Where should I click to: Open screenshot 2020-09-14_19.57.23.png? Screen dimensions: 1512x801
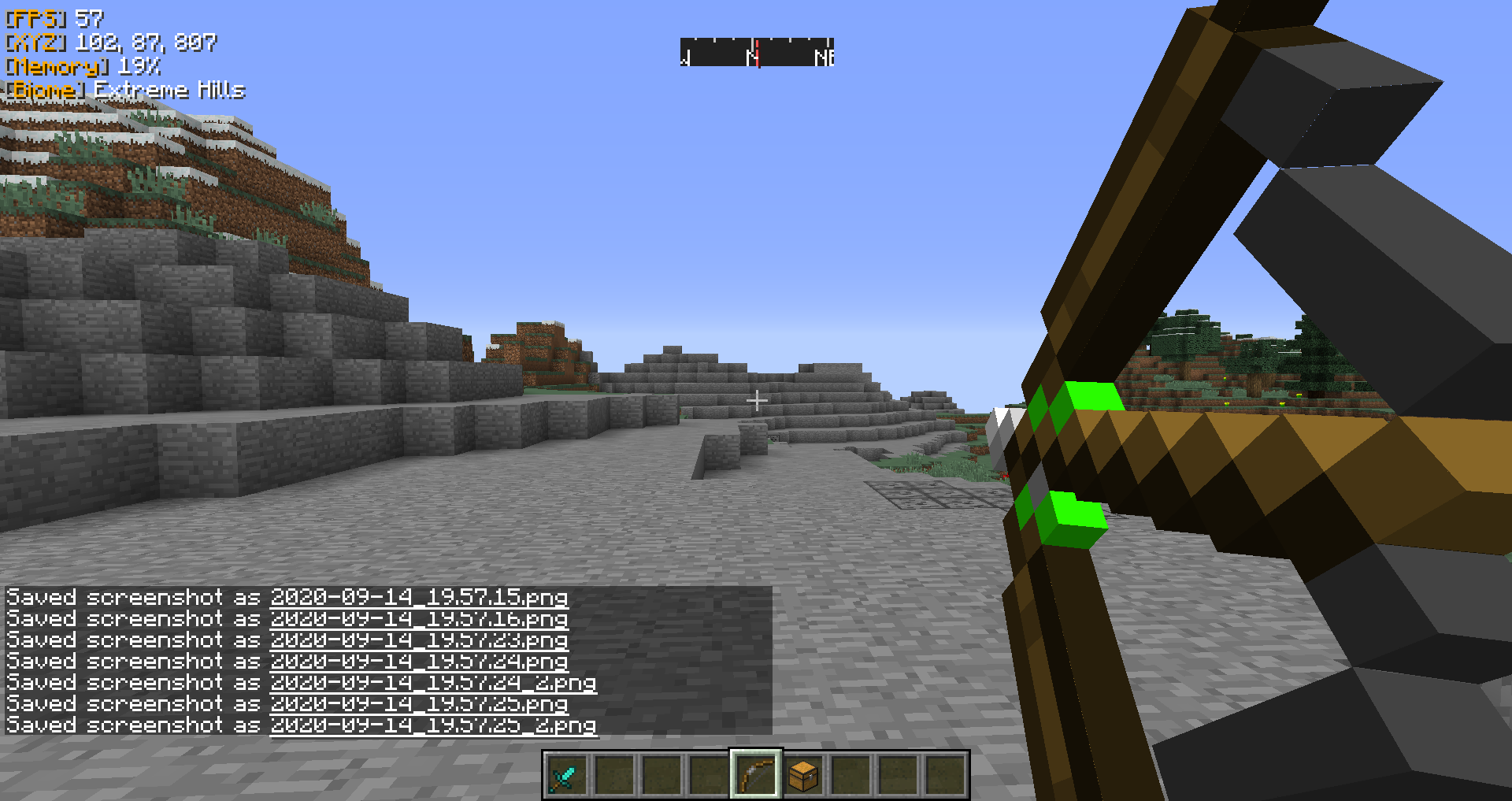pyautogui.click(x=419, y=640)
